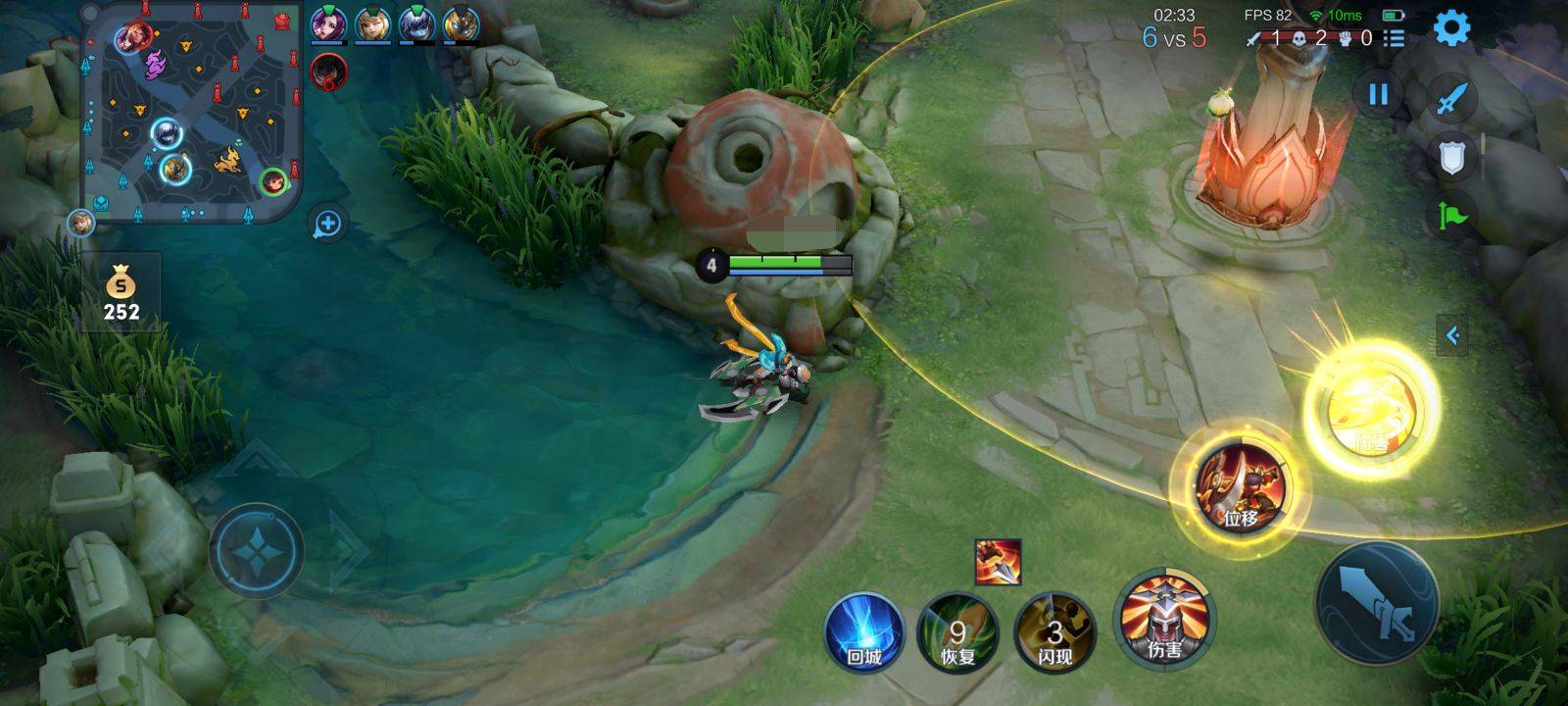Tap the movement joystick center
This screenshot has width=1568, height=706.
click(x=256, y=552)
